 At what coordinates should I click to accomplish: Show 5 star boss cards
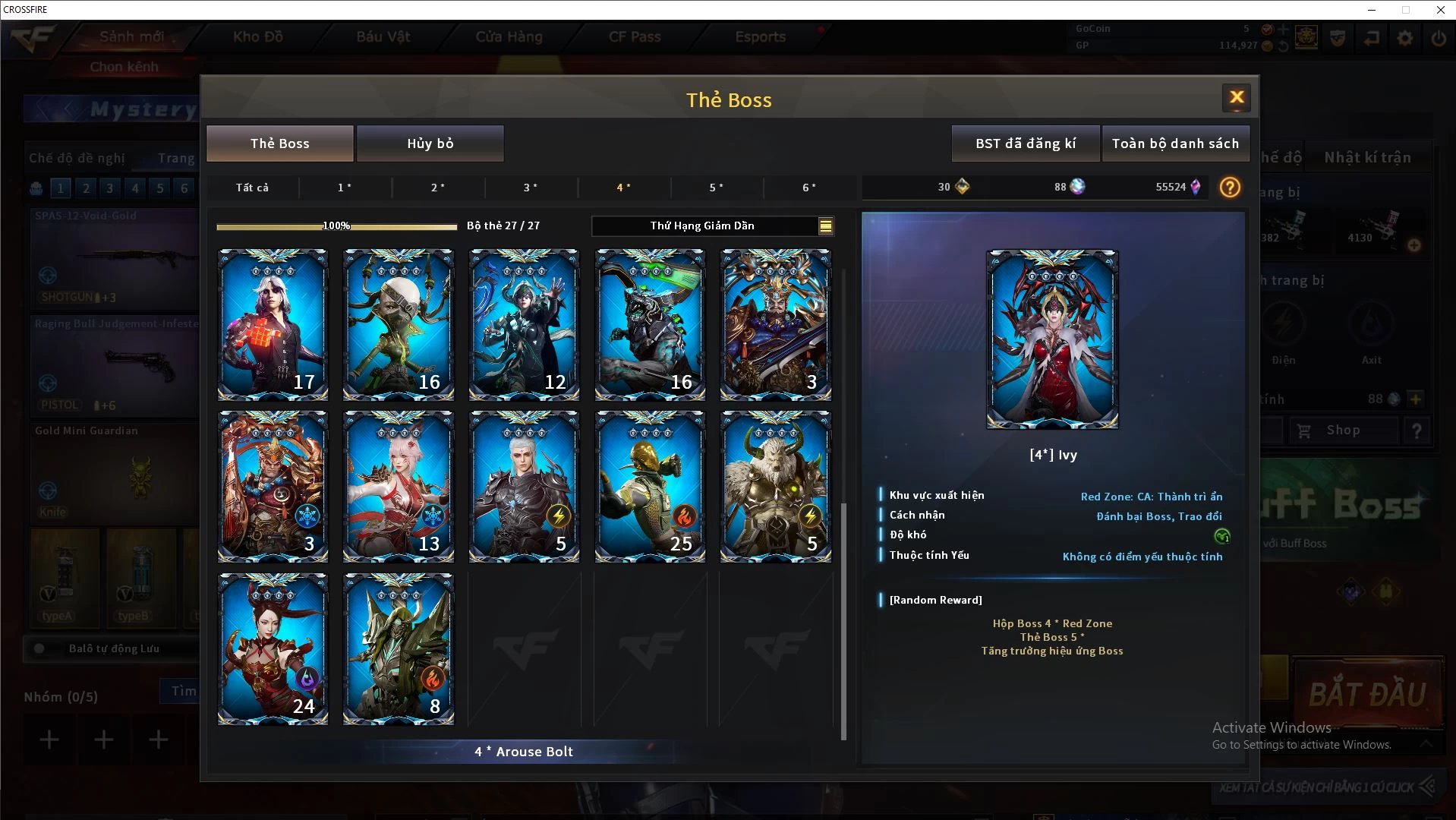(716, 188)
